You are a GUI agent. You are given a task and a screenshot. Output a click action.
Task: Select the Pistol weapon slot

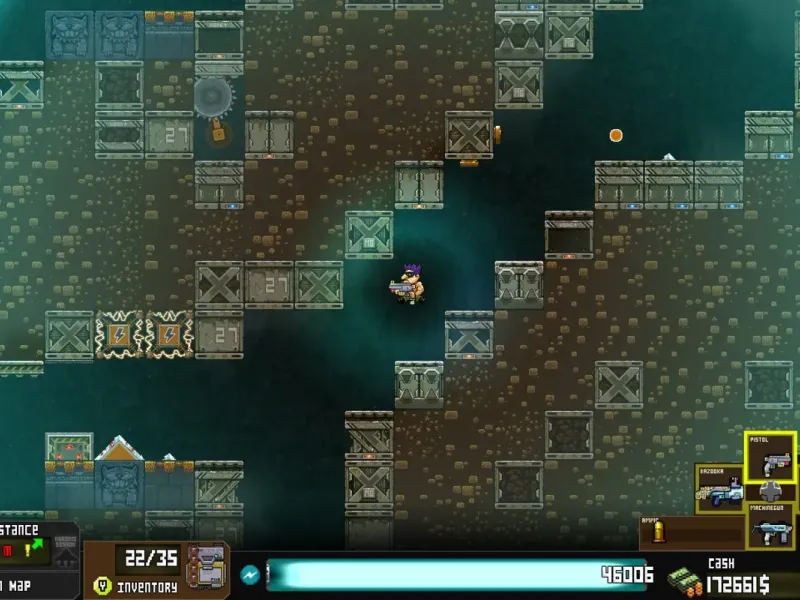770,457
